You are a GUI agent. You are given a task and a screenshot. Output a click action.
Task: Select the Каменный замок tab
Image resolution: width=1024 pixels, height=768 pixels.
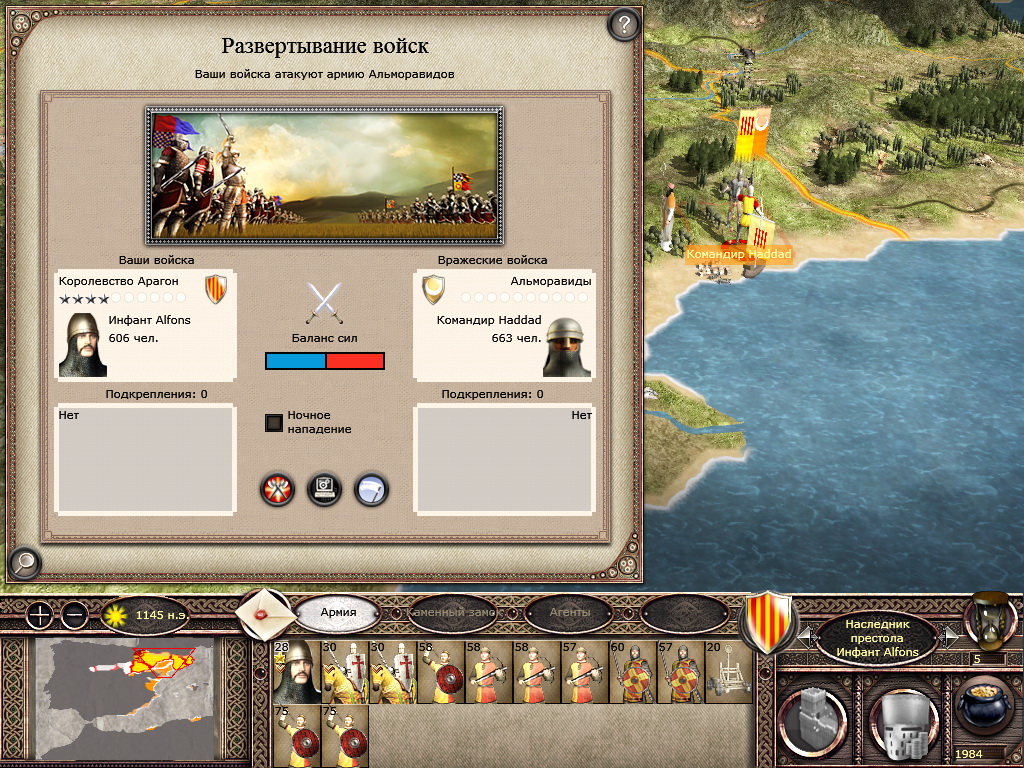(454, 612)
